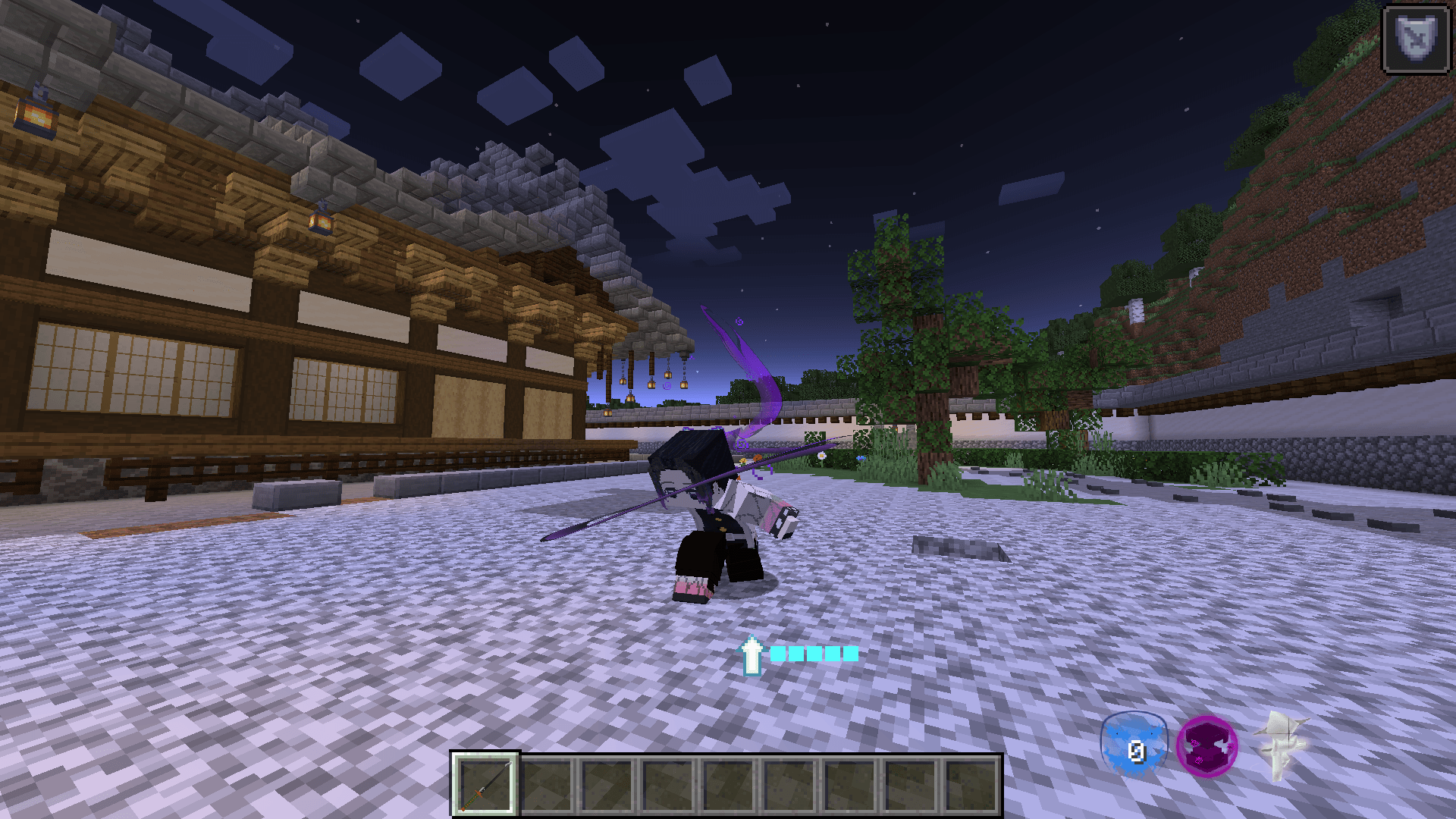Cycle breathing style with the right arrow

(x=1152, y=733)
